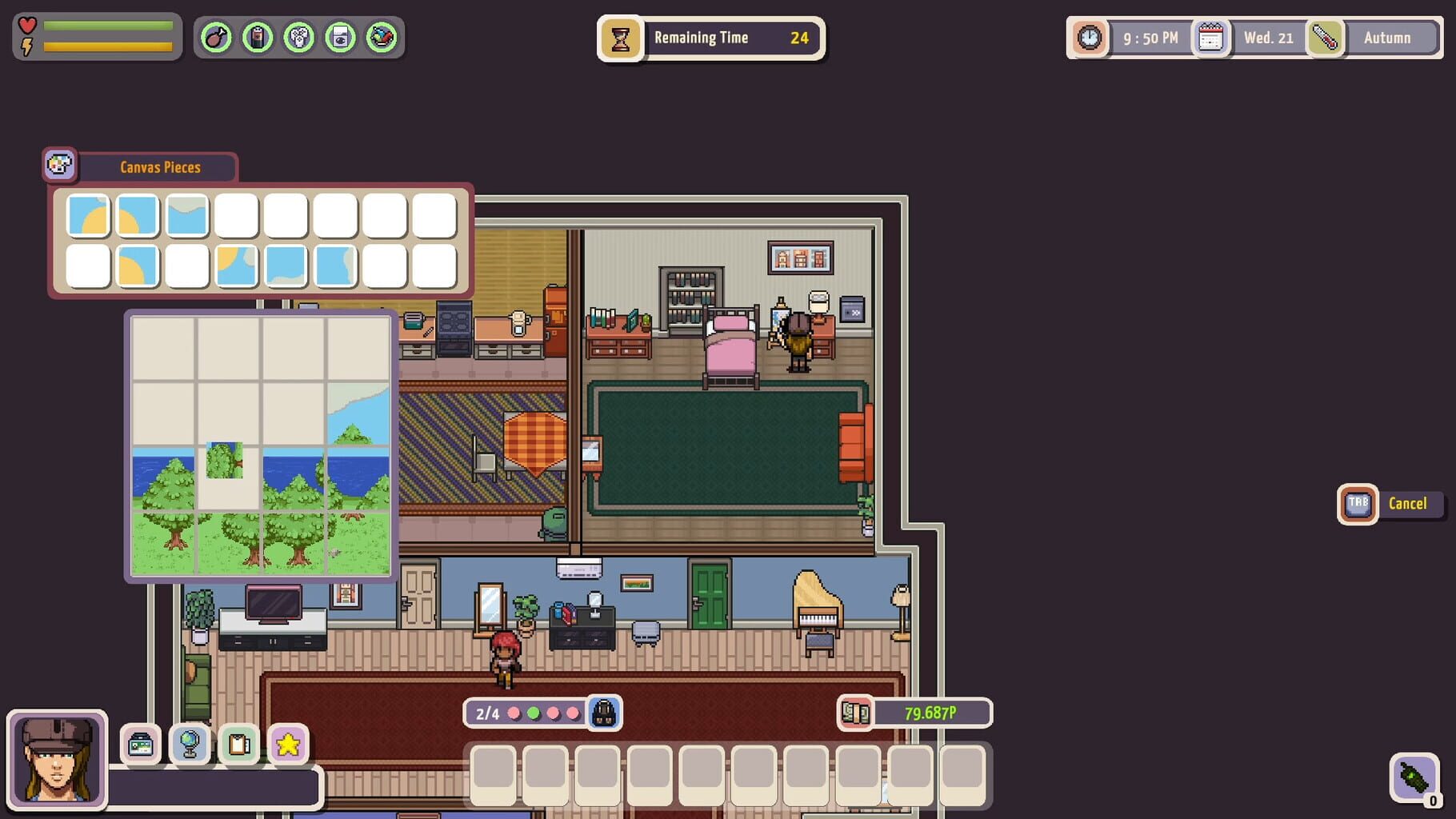
Task: Click the Canvas Pieces palette icon
Action: pyautogui.click(x=60, y=165)
